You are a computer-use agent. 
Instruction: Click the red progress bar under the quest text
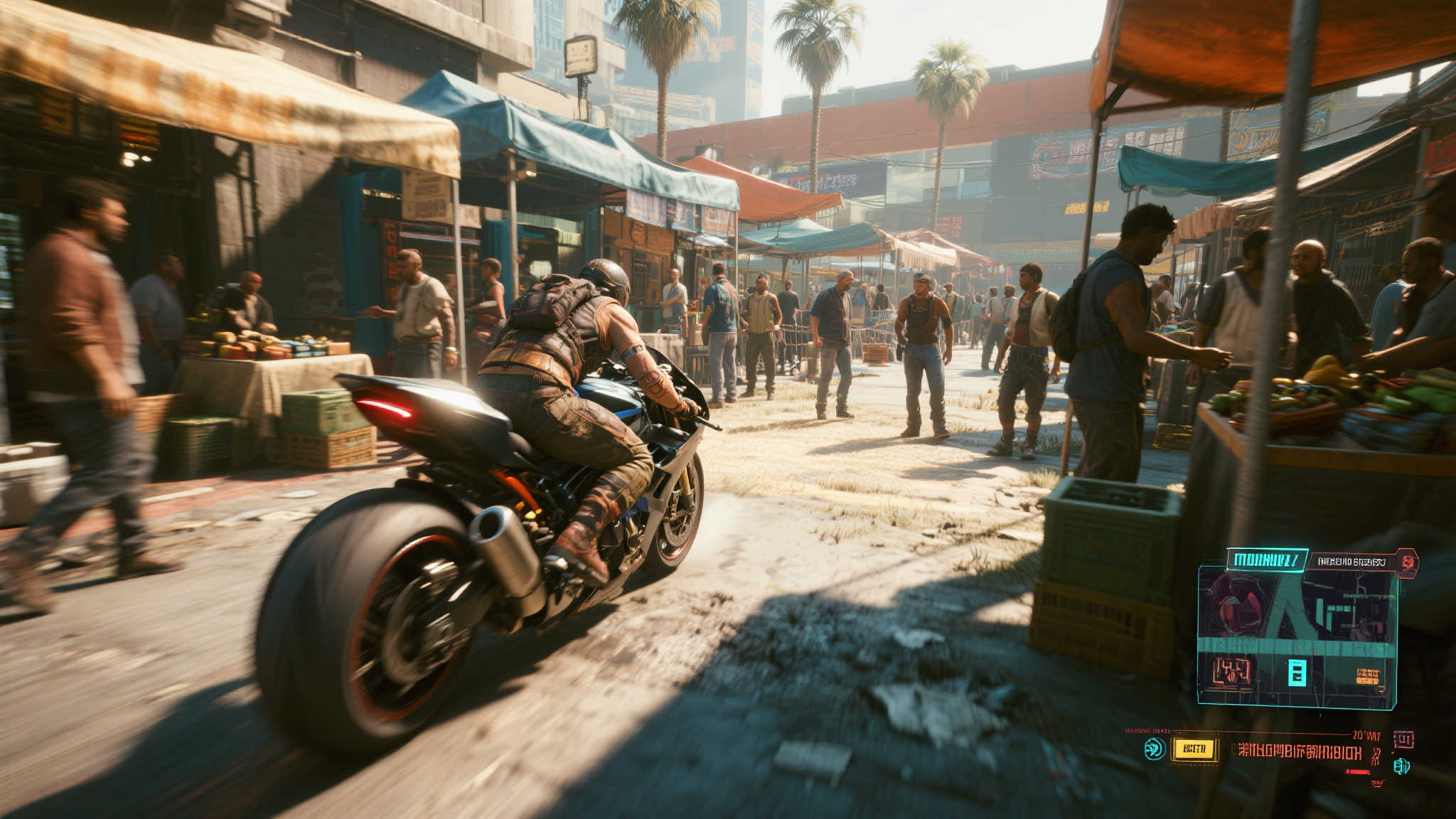pyautogui.click(x=1357, y=771)
